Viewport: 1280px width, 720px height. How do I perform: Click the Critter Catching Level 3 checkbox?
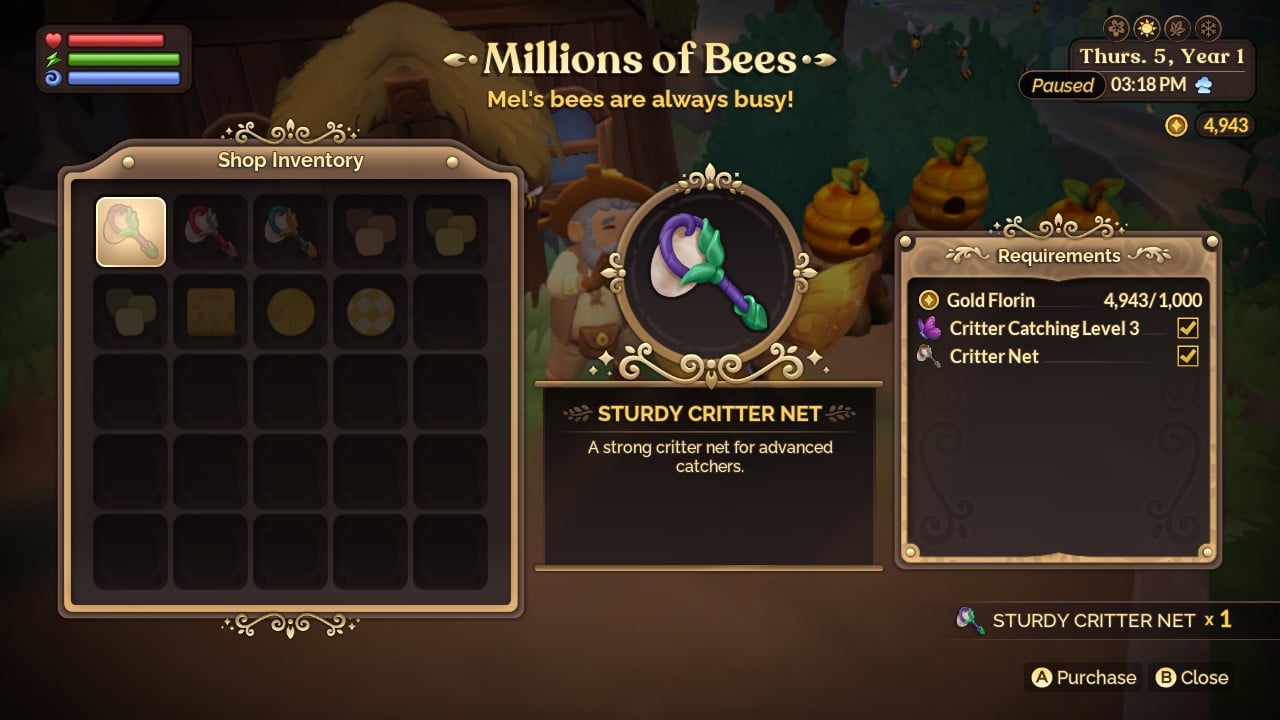coord(1186,328)
